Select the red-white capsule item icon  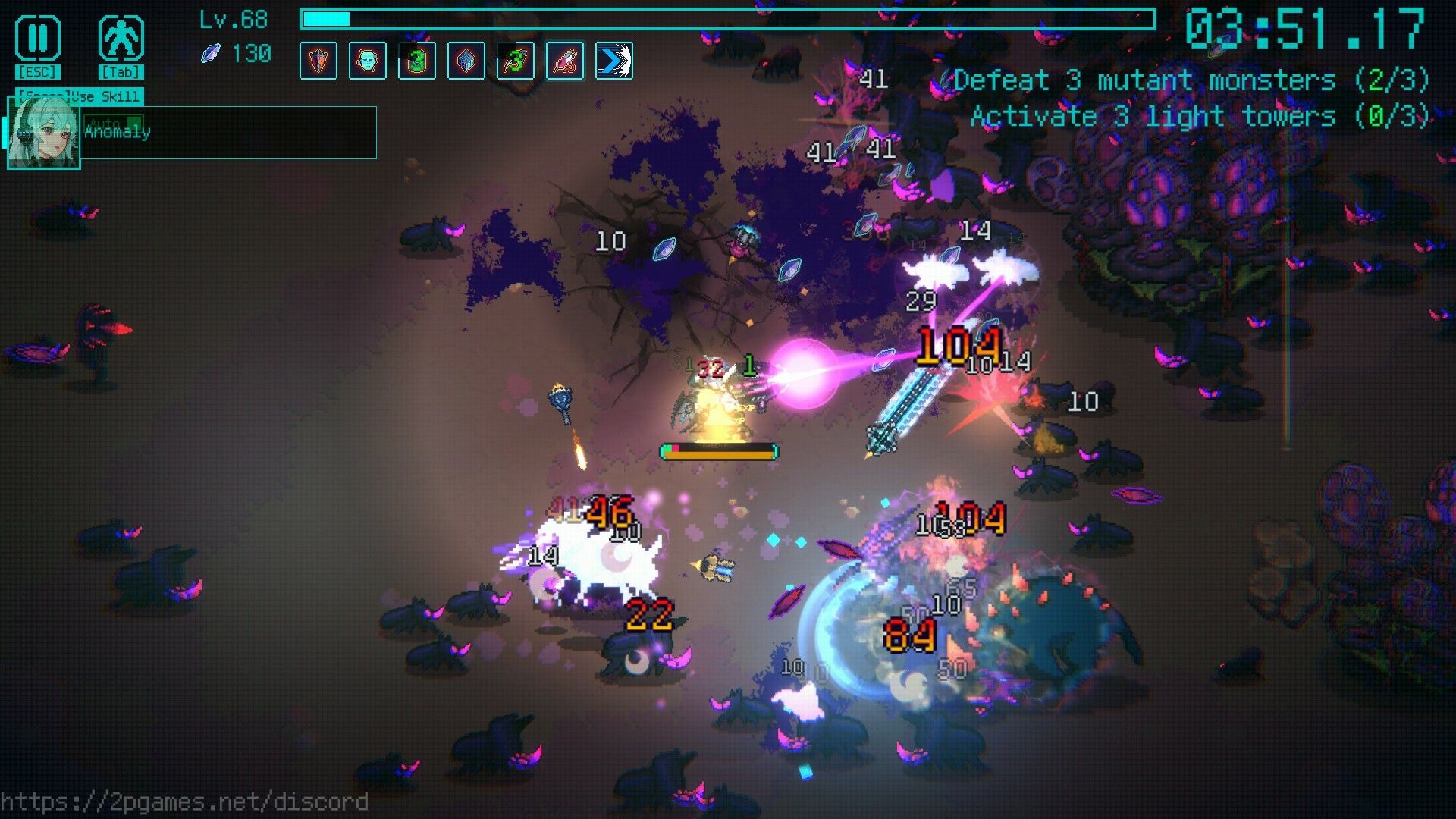click(565, 61)
